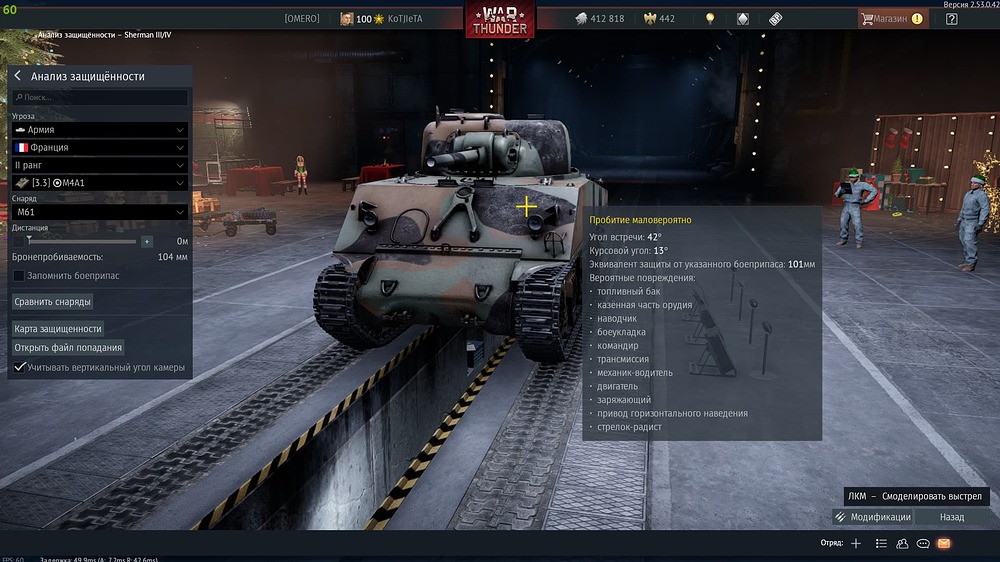
Task: Expand the II ранг rank dropdown
Action: (100, 164)
